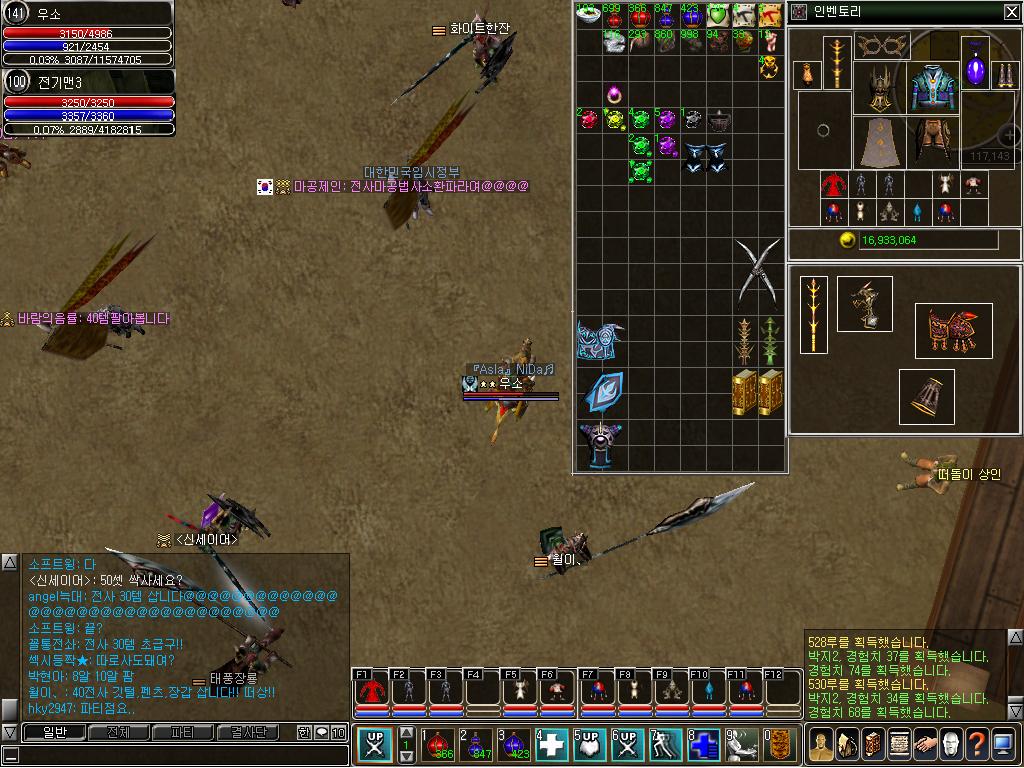Close the 인벤토리 inventory window
1024x768 pixels.
(1011, 12)
